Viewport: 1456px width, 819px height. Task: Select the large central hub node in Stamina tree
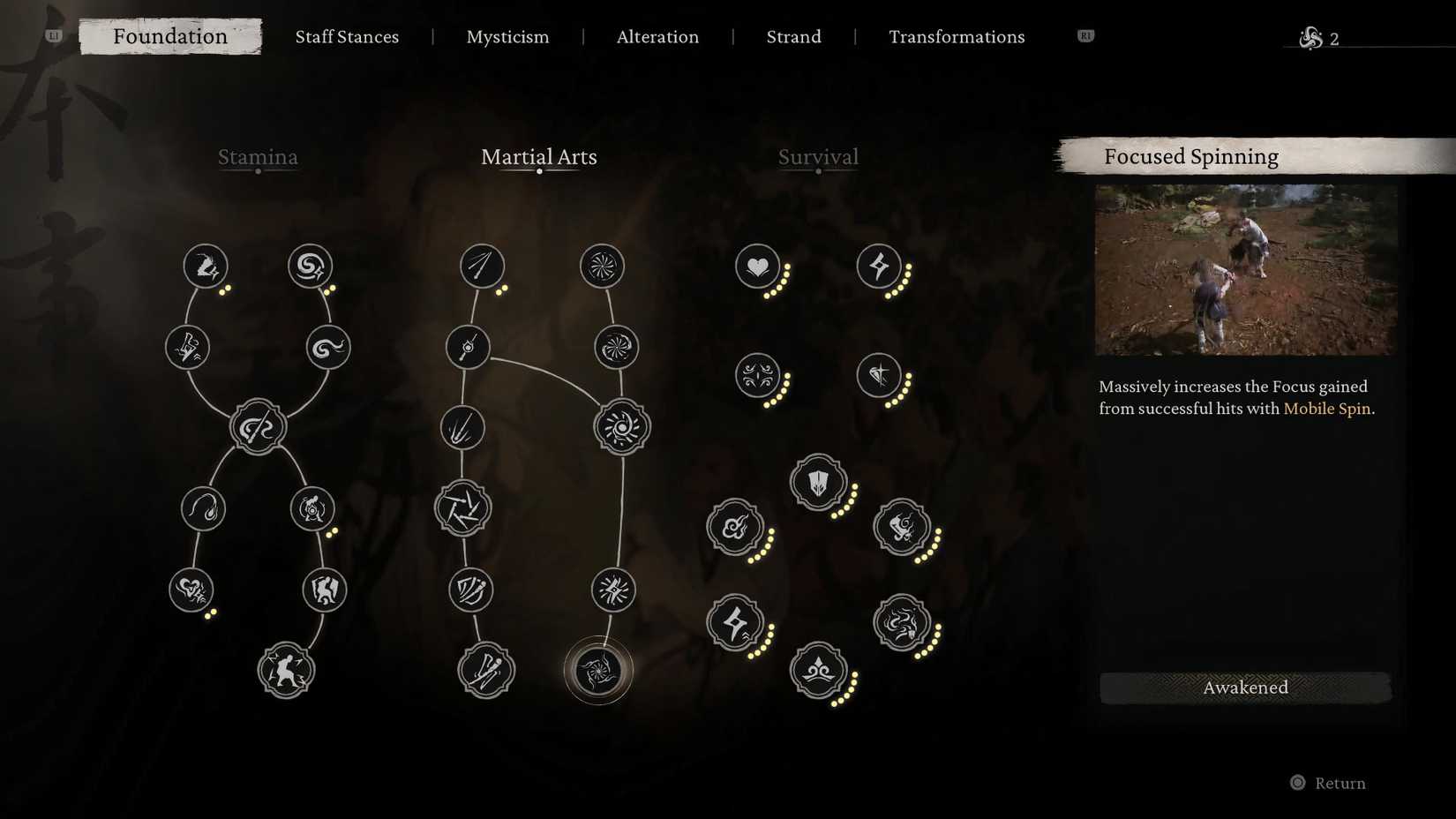coord(258,426)
